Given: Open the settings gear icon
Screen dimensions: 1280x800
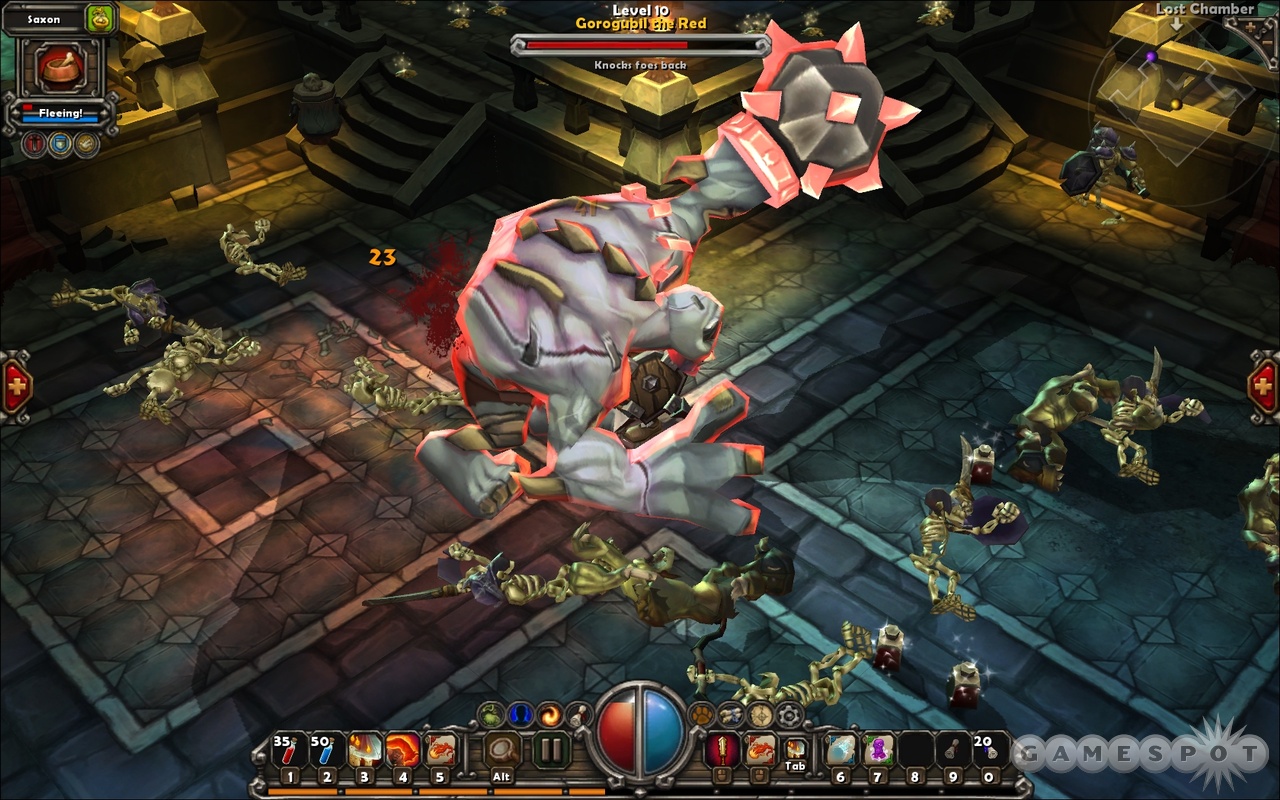Looking at the screenshot, I should 790,714.
